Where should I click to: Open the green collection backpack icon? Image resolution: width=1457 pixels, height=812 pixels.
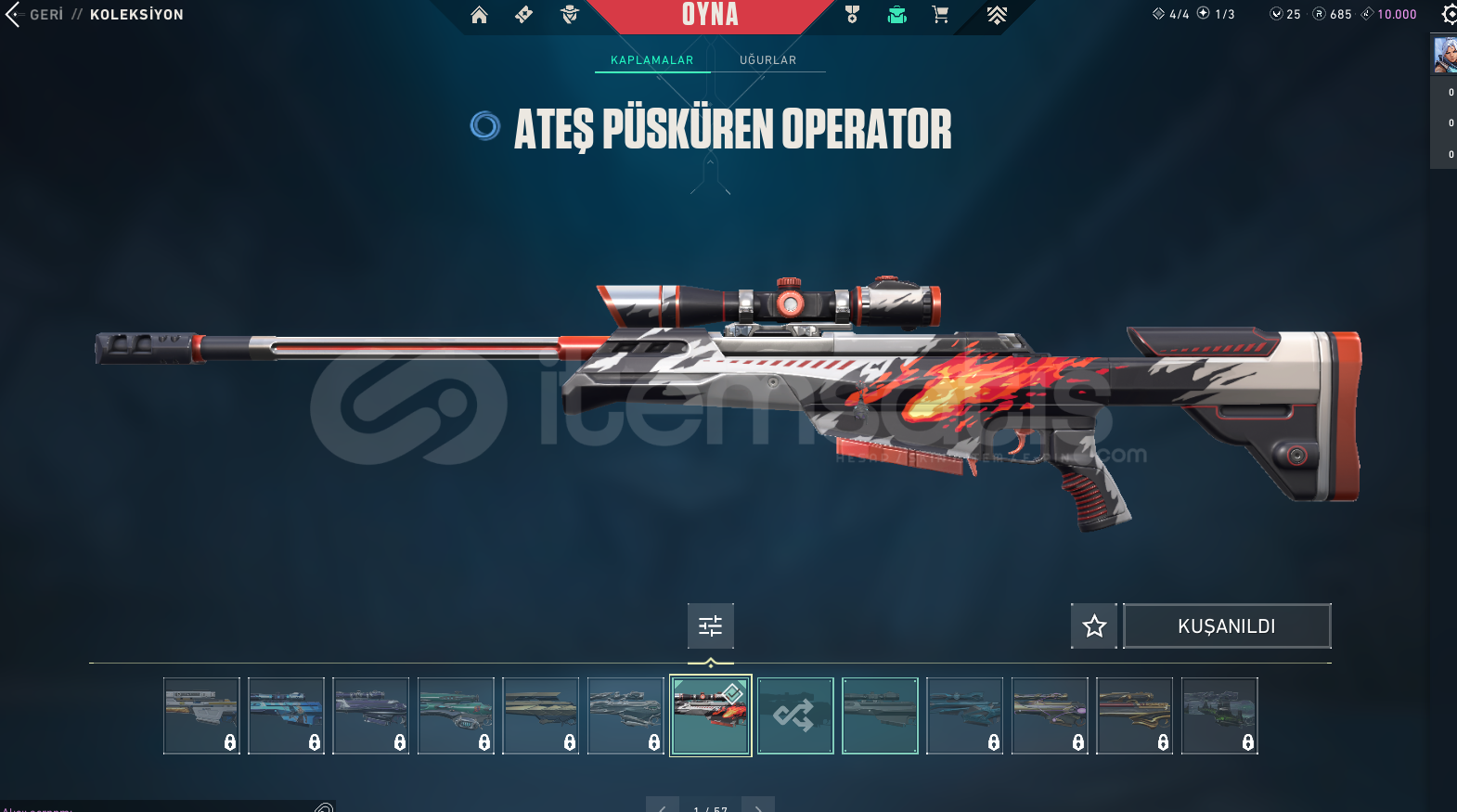896,15
